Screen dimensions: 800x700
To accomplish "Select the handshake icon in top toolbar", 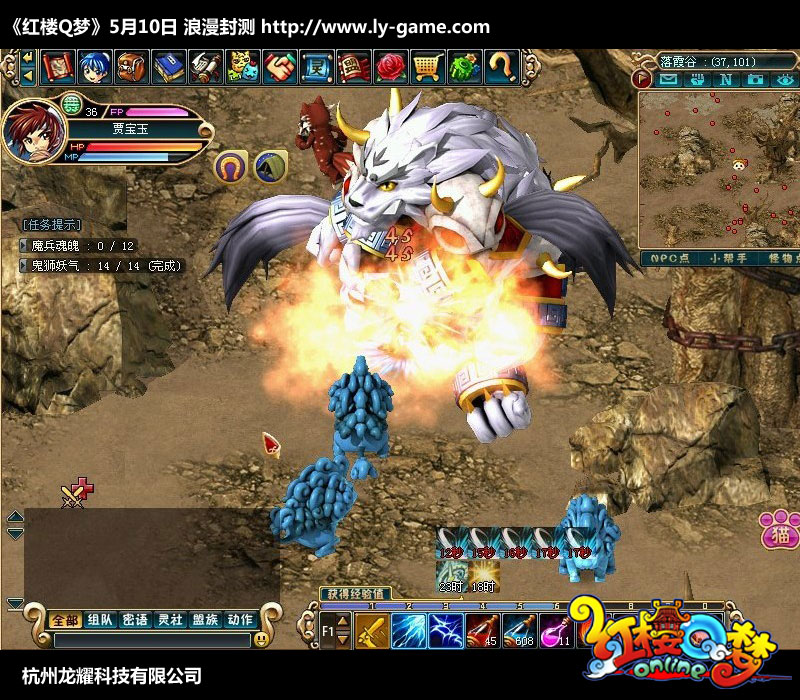I will 280,67.
